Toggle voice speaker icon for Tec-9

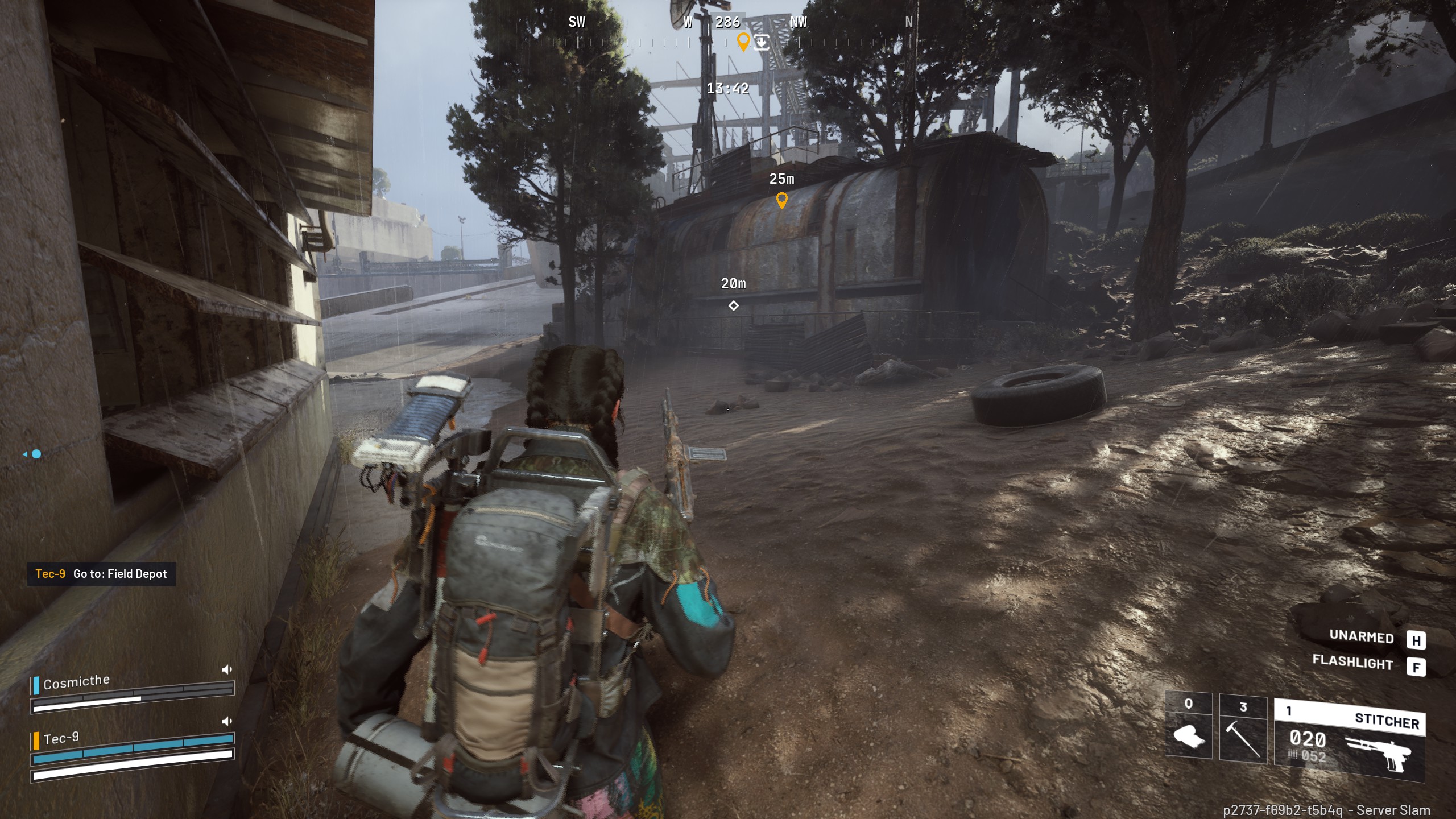pyautogui.click(x=227, y=721)
